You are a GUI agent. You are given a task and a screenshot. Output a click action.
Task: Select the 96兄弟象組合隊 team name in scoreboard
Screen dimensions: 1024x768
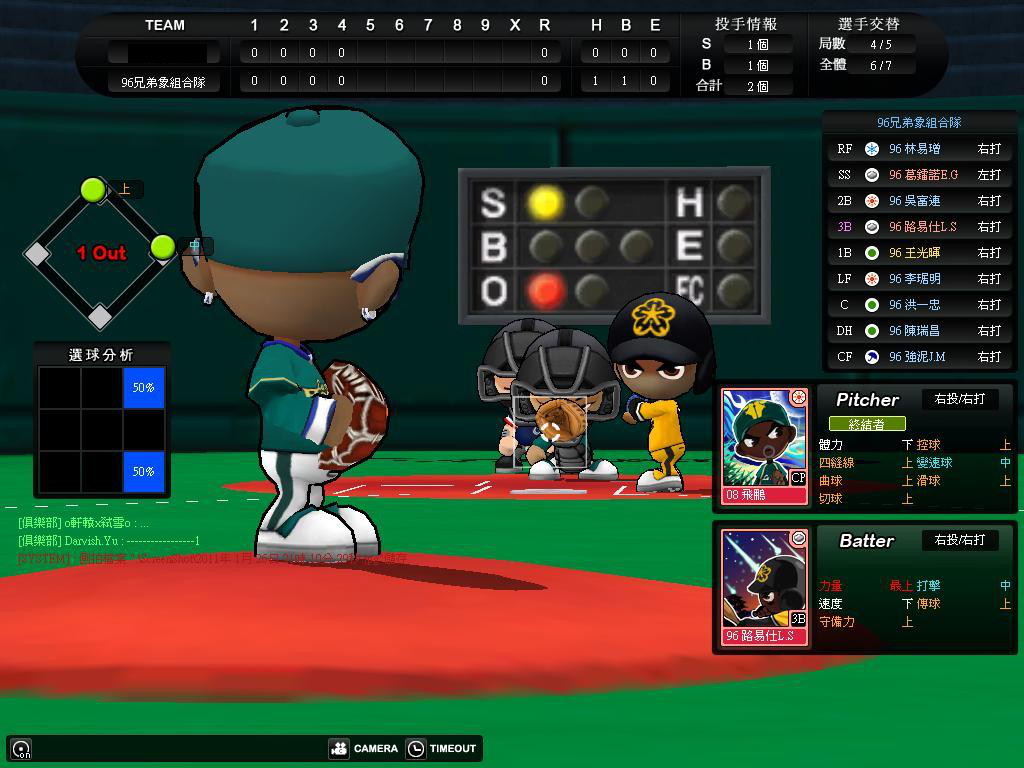point(163,82)
